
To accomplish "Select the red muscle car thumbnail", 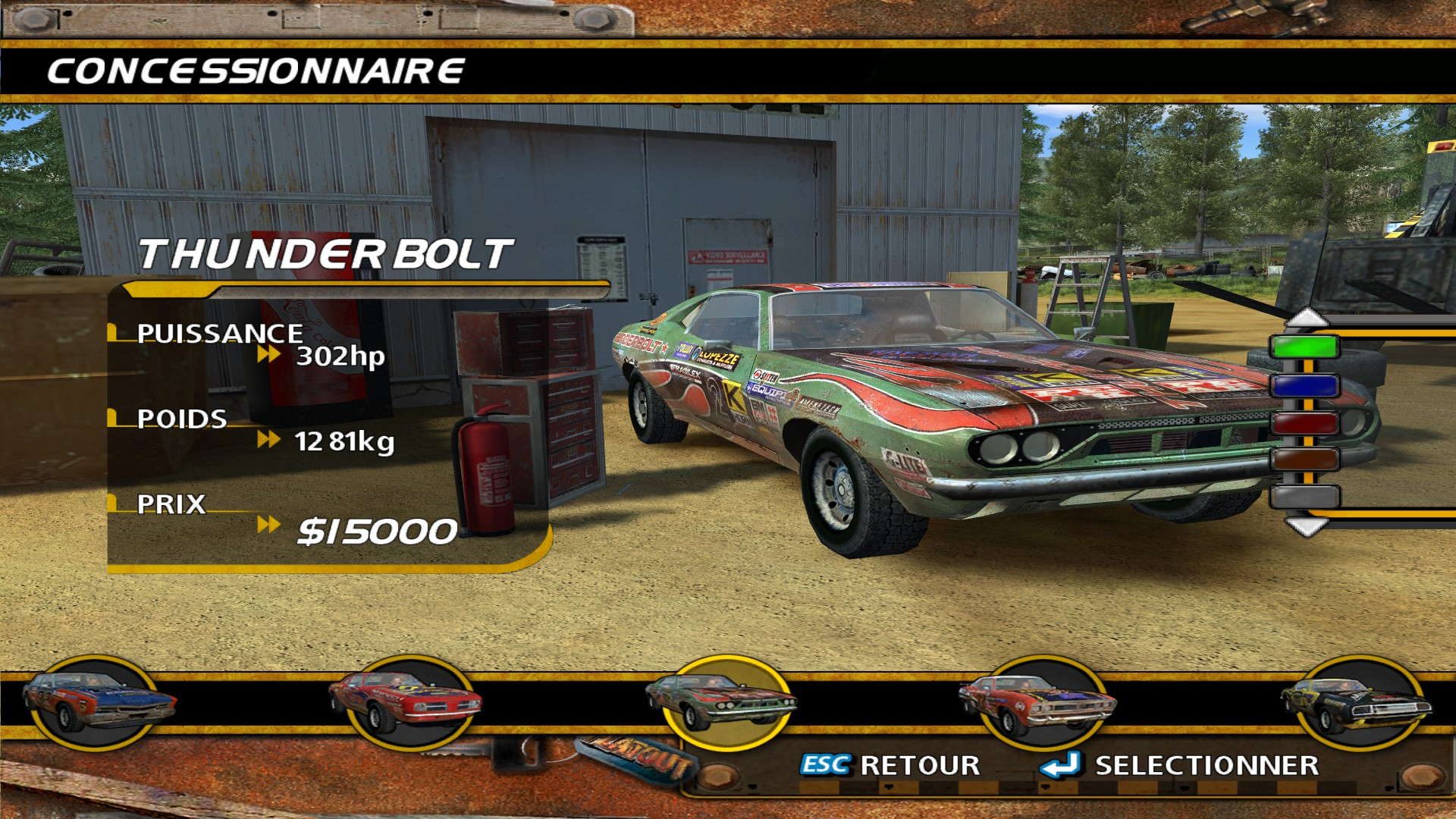I will (406, 701).
